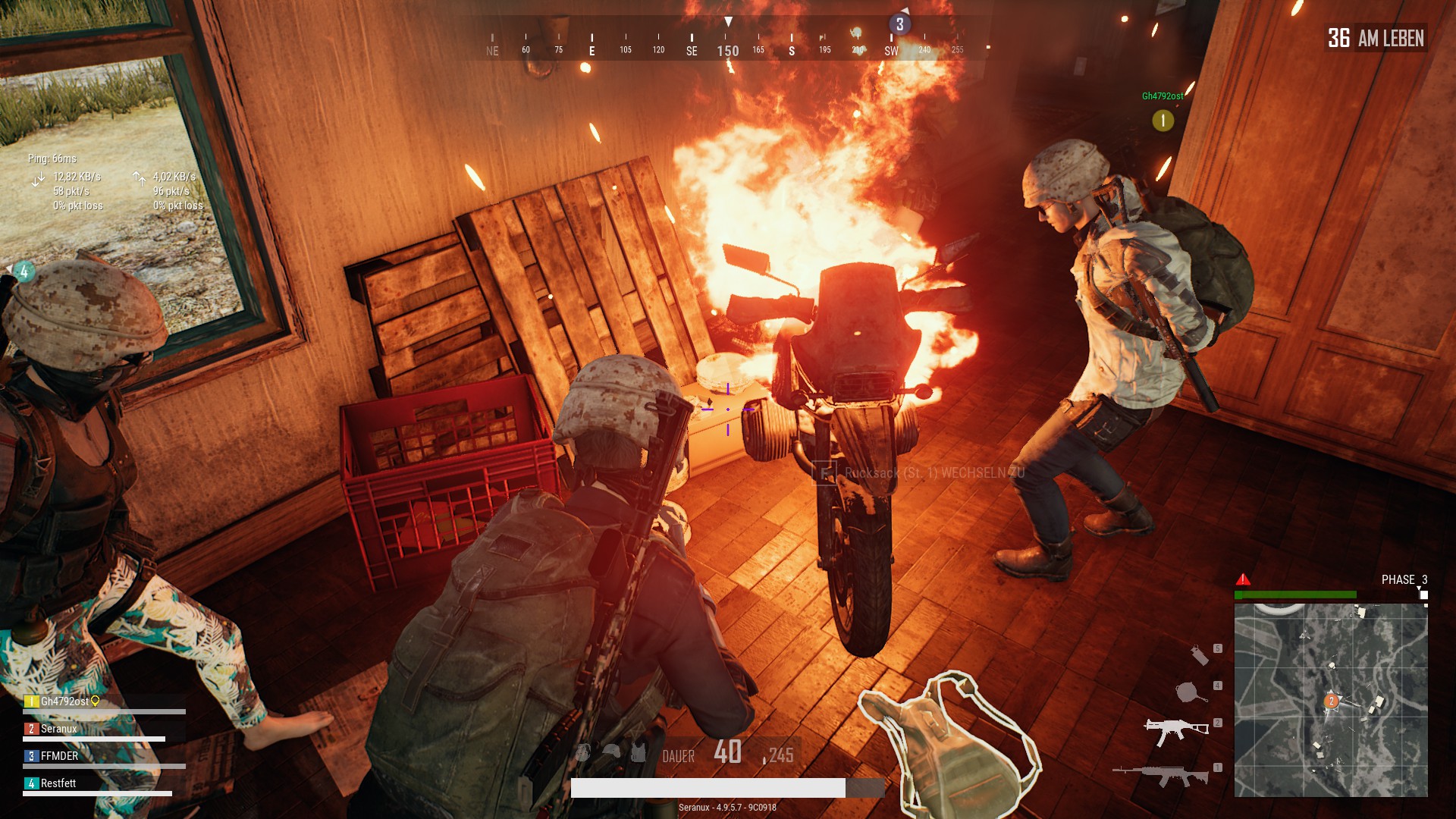The image size is (1456, 819).
Task: Click teammate Gh4792ost in the squad list
Action: [x=64, y=701]
